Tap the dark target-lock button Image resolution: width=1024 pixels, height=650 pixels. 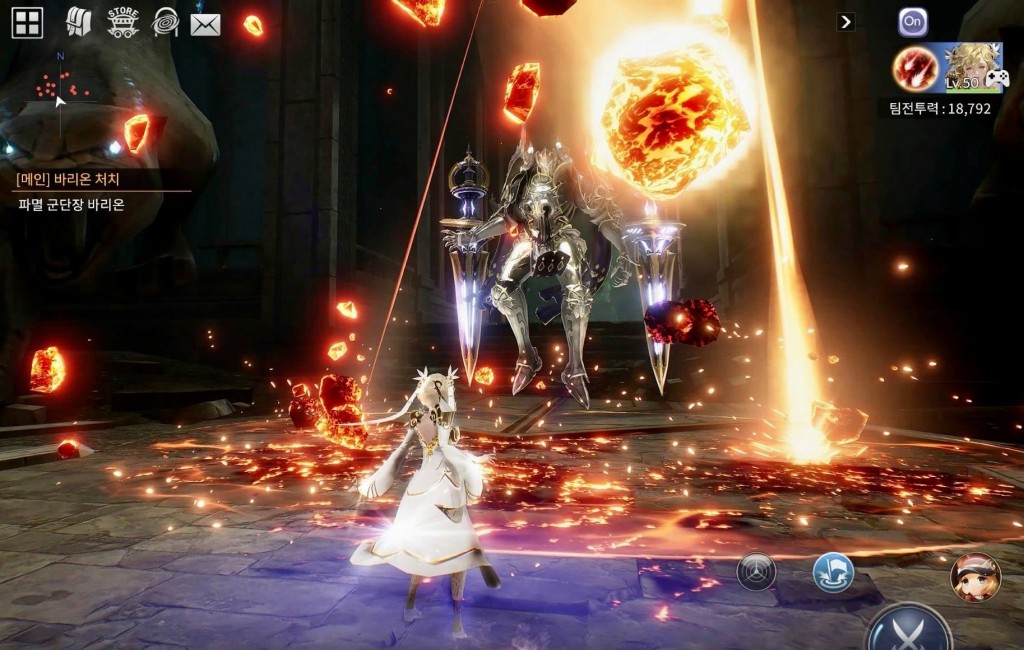coord(756,571)
